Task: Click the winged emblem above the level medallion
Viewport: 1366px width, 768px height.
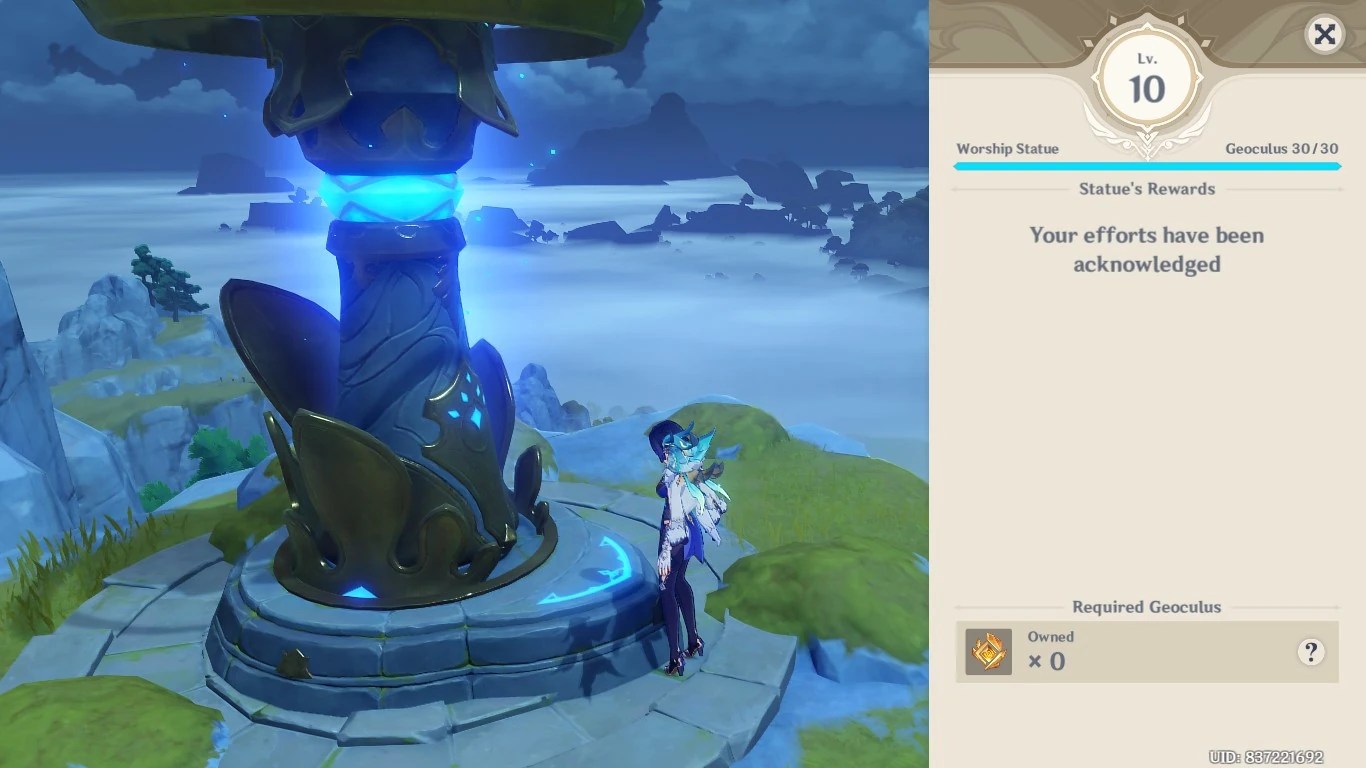Action: [x=1146, y=18]
